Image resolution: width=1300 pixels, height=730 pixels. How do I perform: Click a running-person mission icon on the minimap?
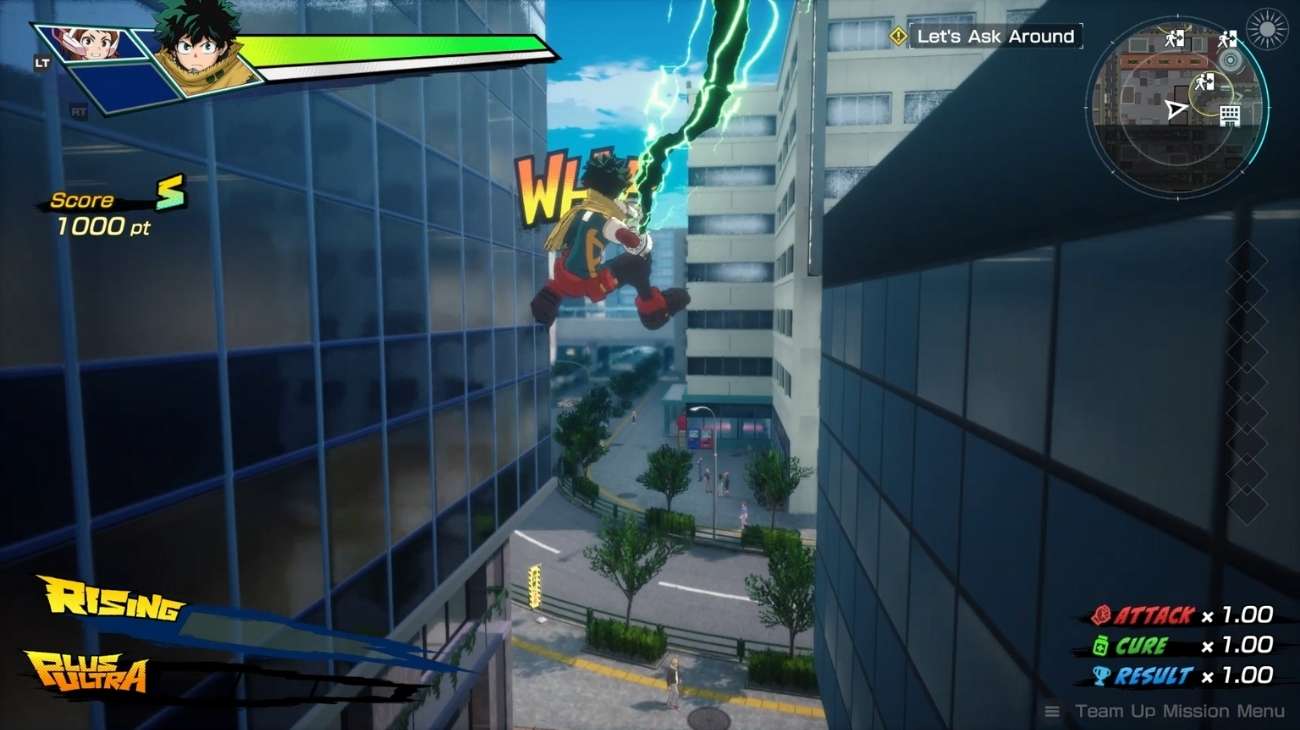click(1171, 38)
